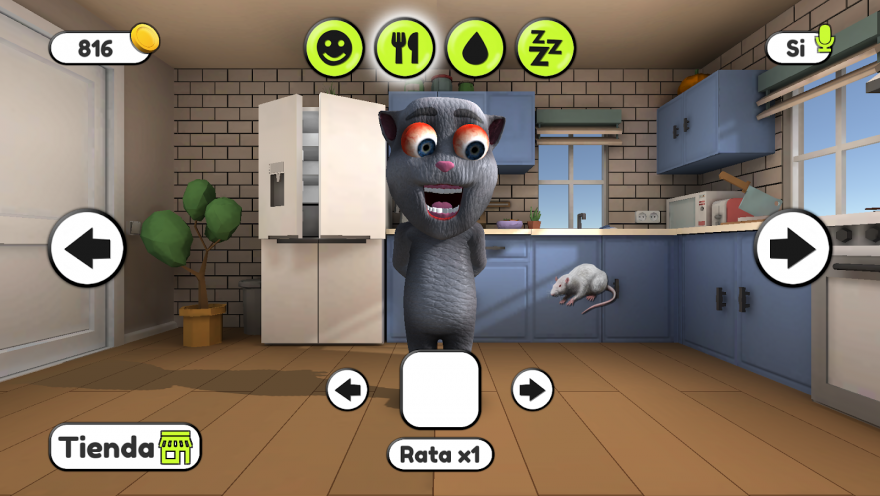The image size is (880, 496).
Task: Show previous food item with small left arrow
Action: (x=348, y=389)
